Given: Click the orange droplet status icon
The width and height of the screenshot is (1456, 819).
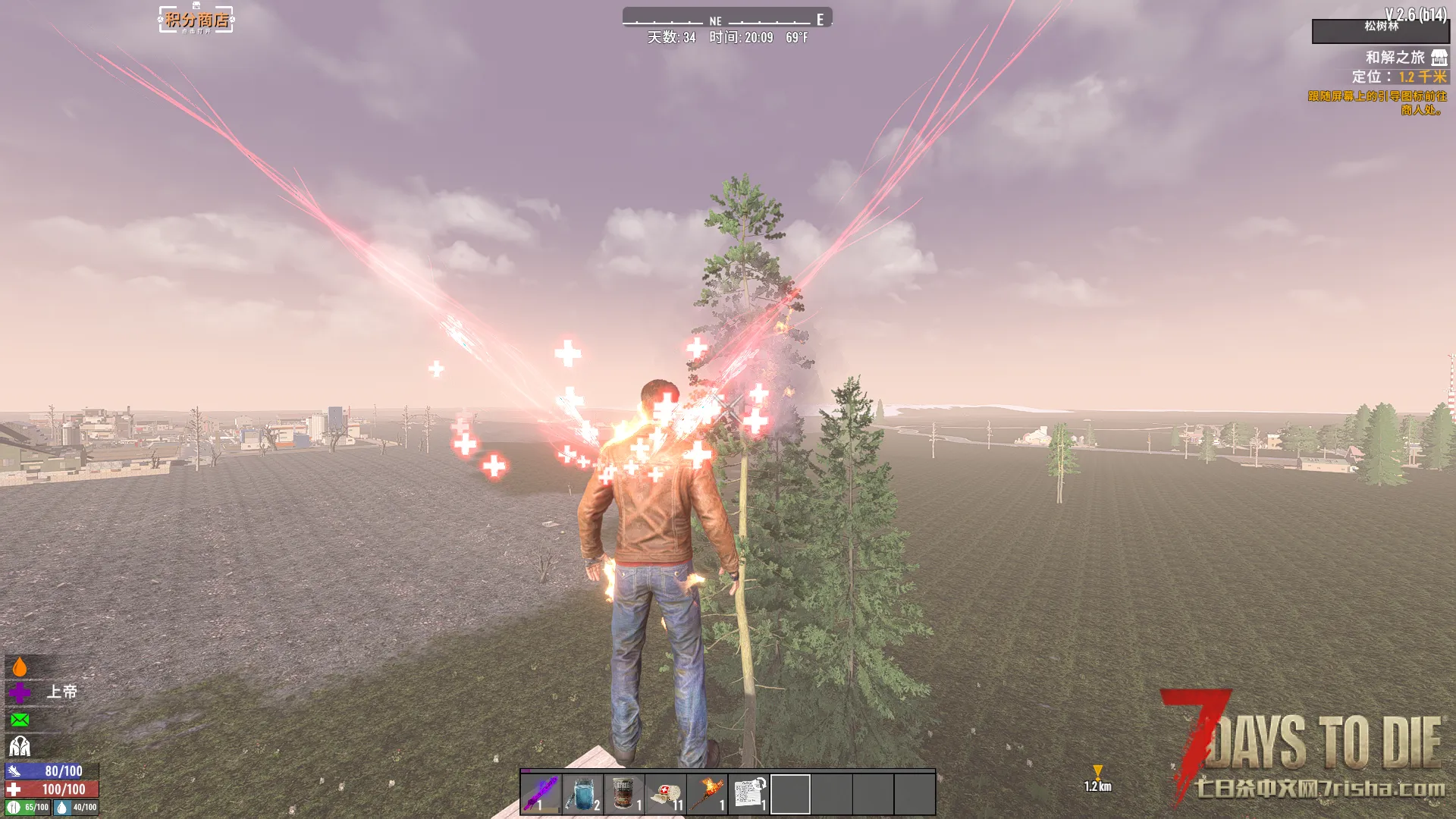Looking at the screenshot, I should (20, 667).
